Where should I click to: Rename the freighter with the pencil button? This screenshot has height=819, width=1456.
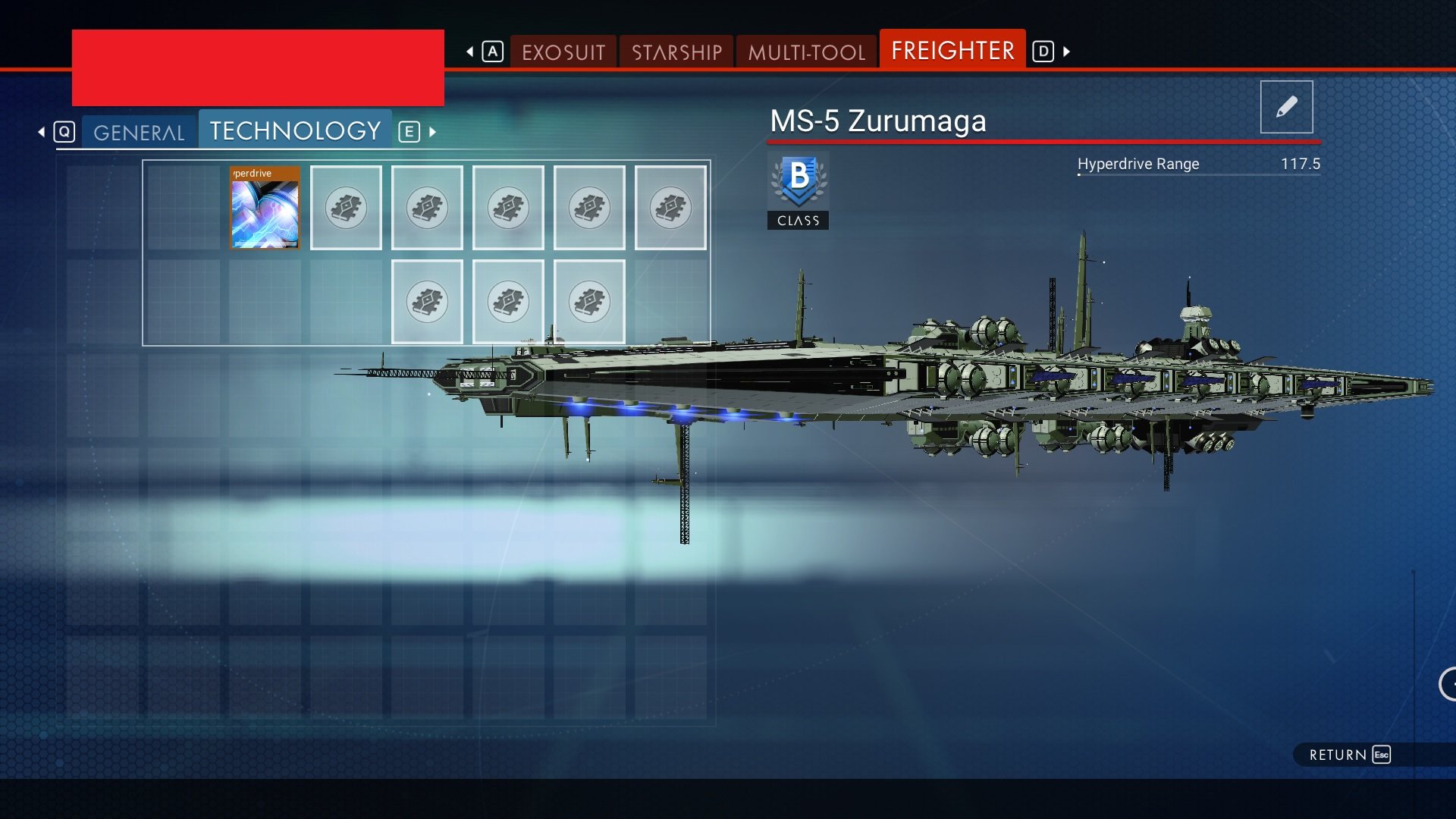pos(1286,107)
